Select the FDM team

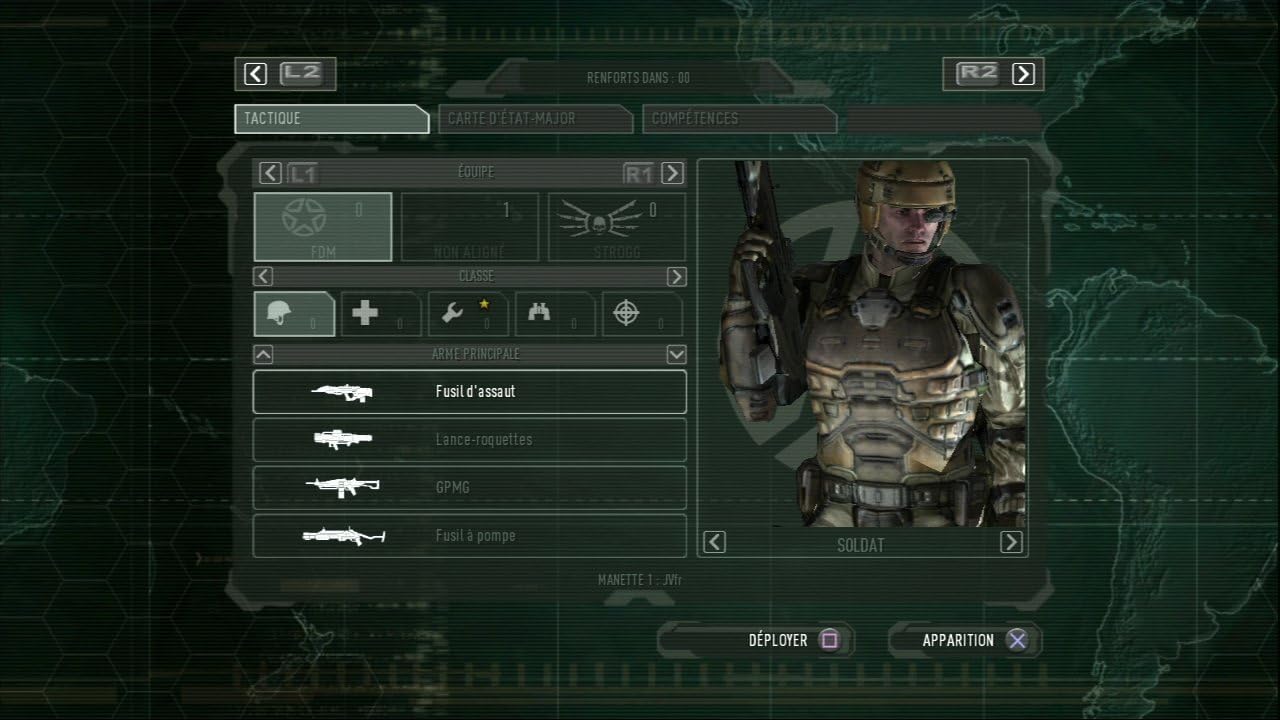[x=323, y=227]
